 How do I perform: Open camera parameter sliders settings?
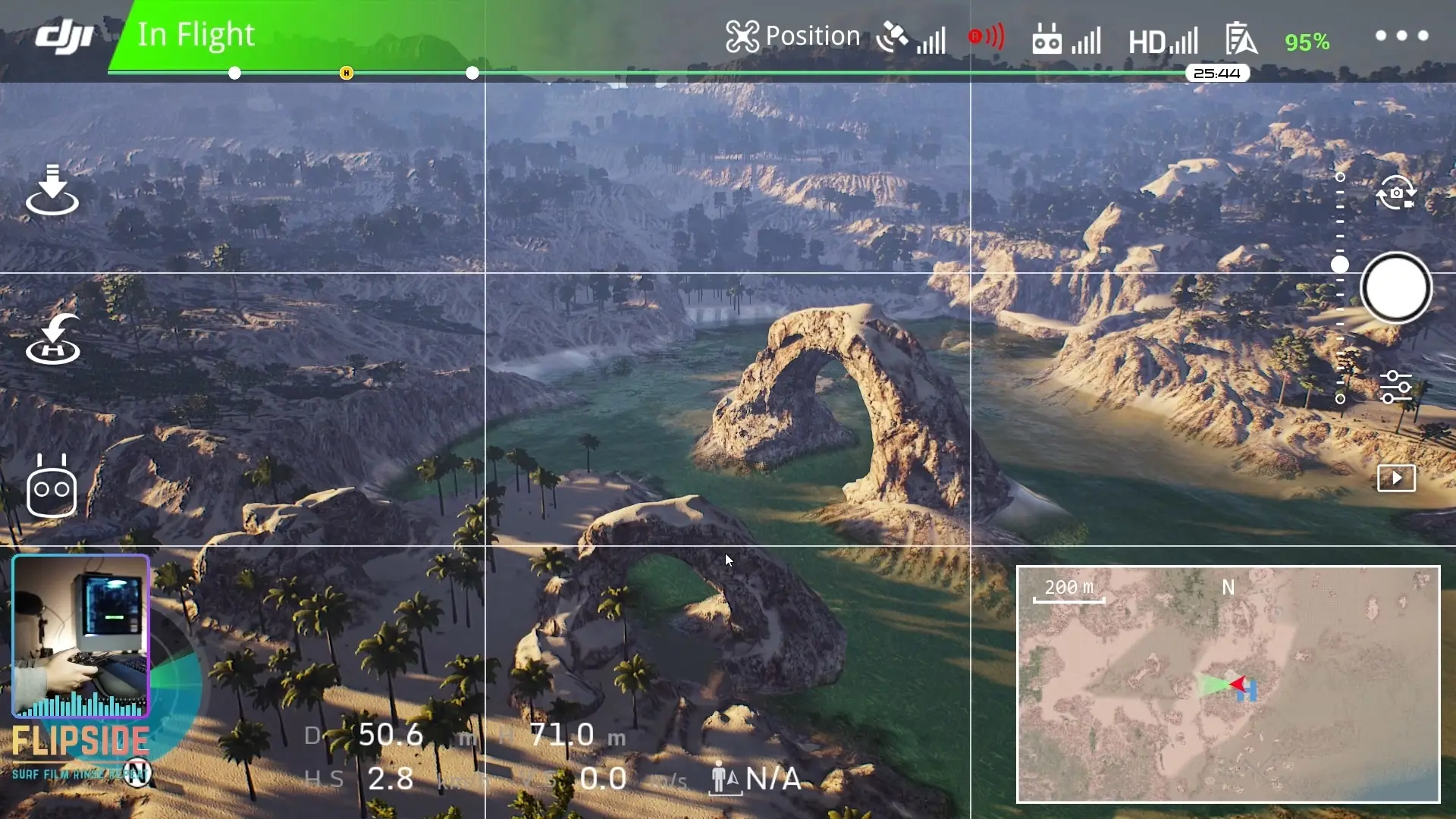pyautogui.click(x=1395, y=387)
